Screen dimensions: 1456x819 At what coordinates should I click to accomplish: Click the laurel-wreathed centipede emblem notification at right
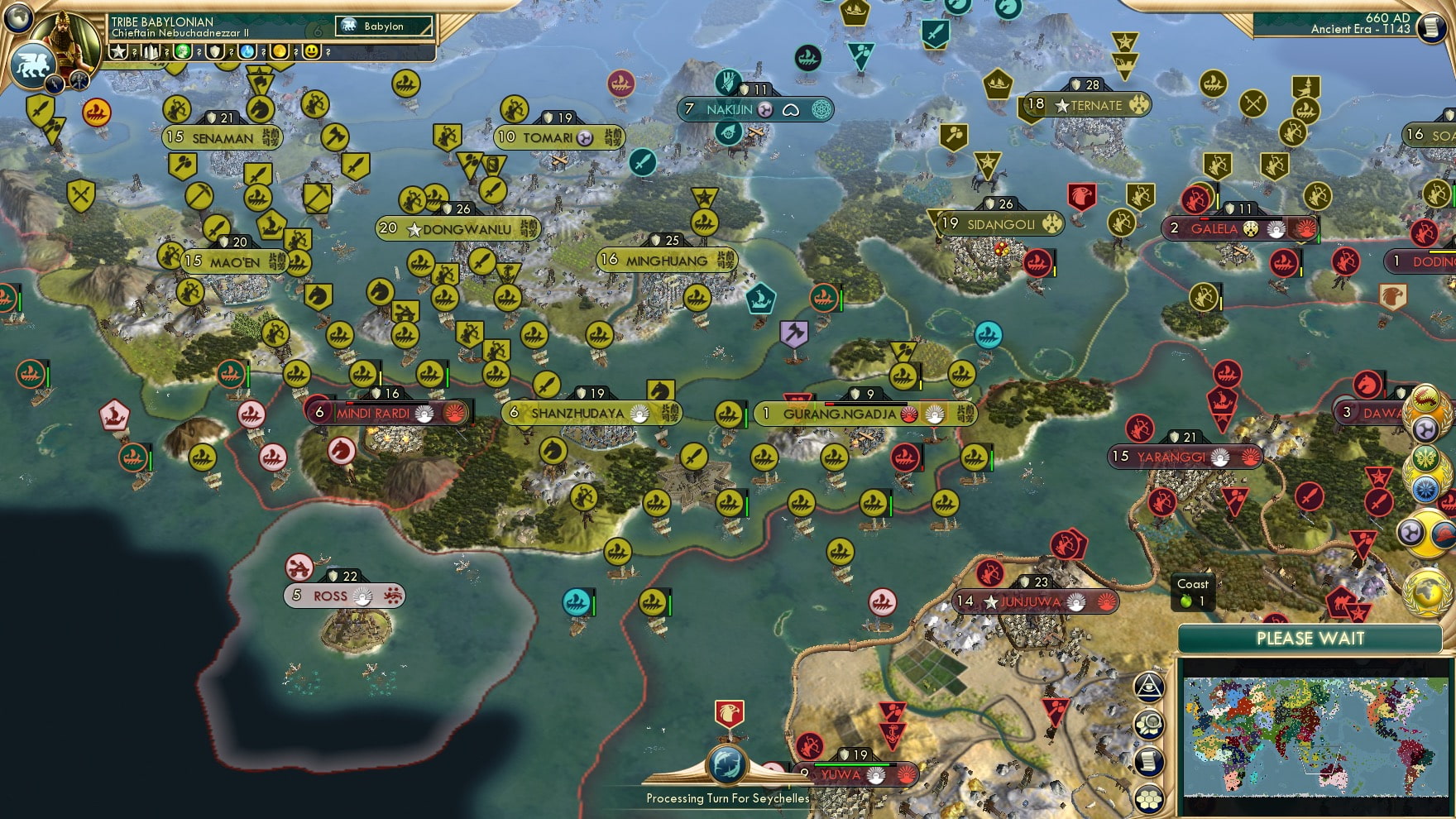(1425, 398)
